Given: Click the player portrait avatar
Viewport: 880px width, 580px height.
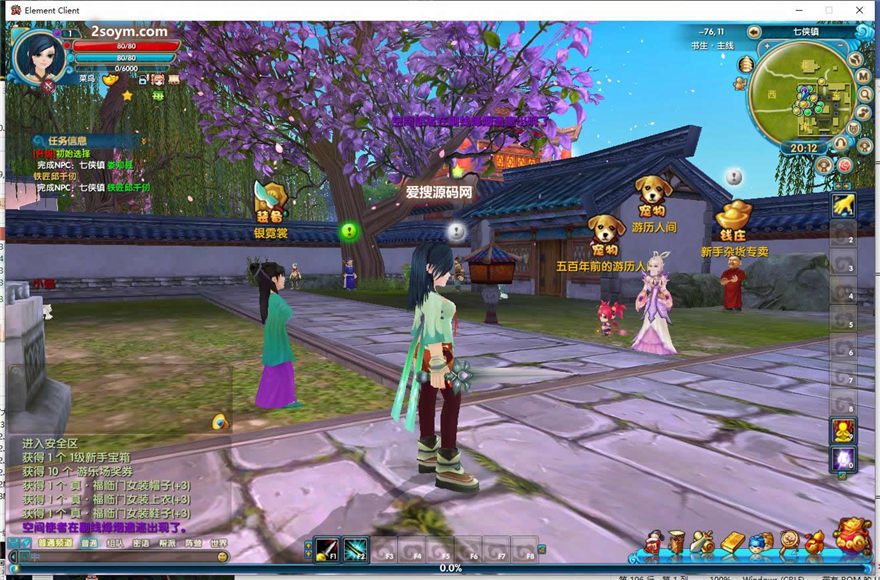Looking at the screenshot, I should (x=38, y=56).
